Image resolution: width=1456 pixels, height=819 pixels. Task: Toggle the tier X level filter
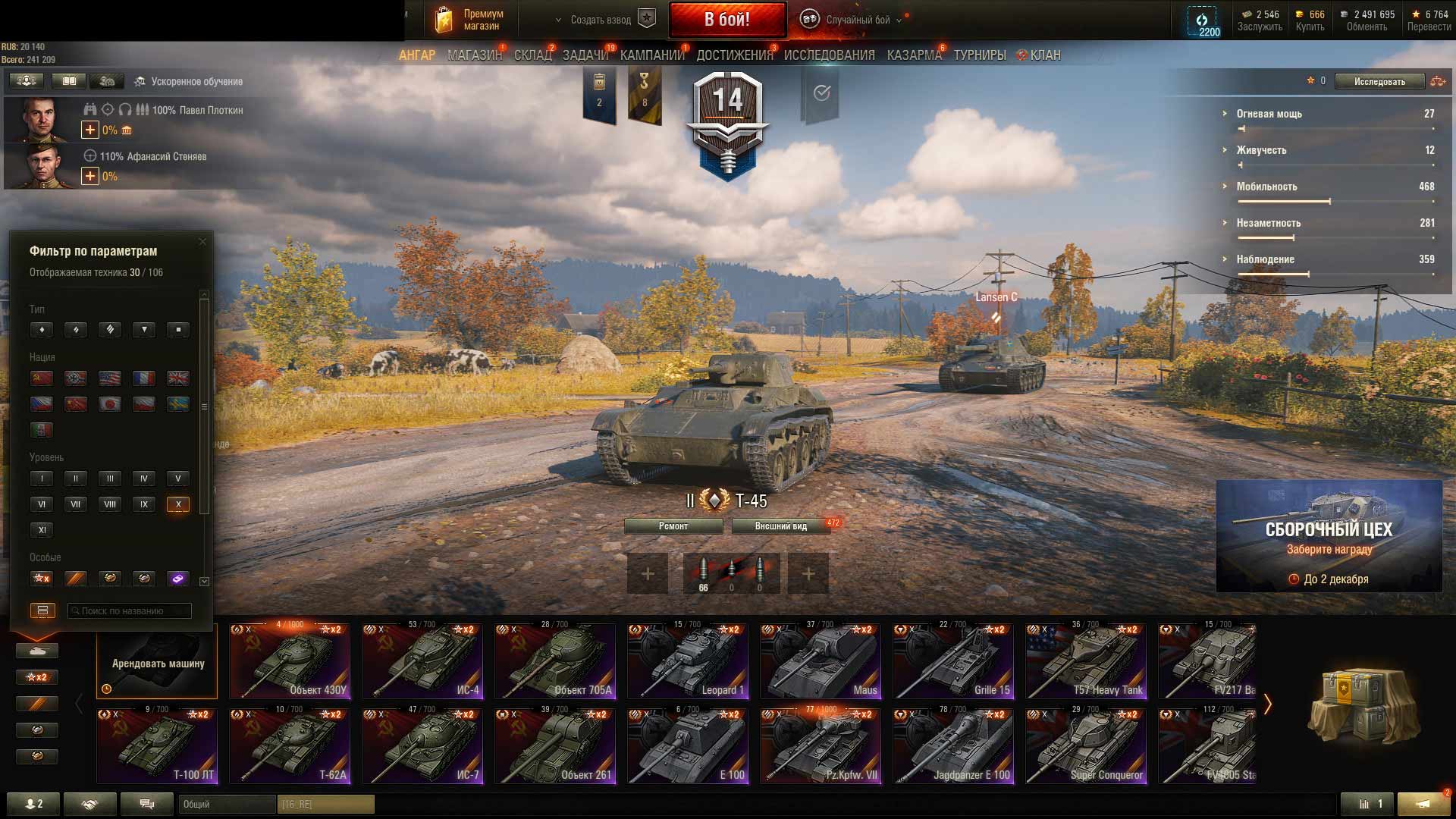click(178, 504)
